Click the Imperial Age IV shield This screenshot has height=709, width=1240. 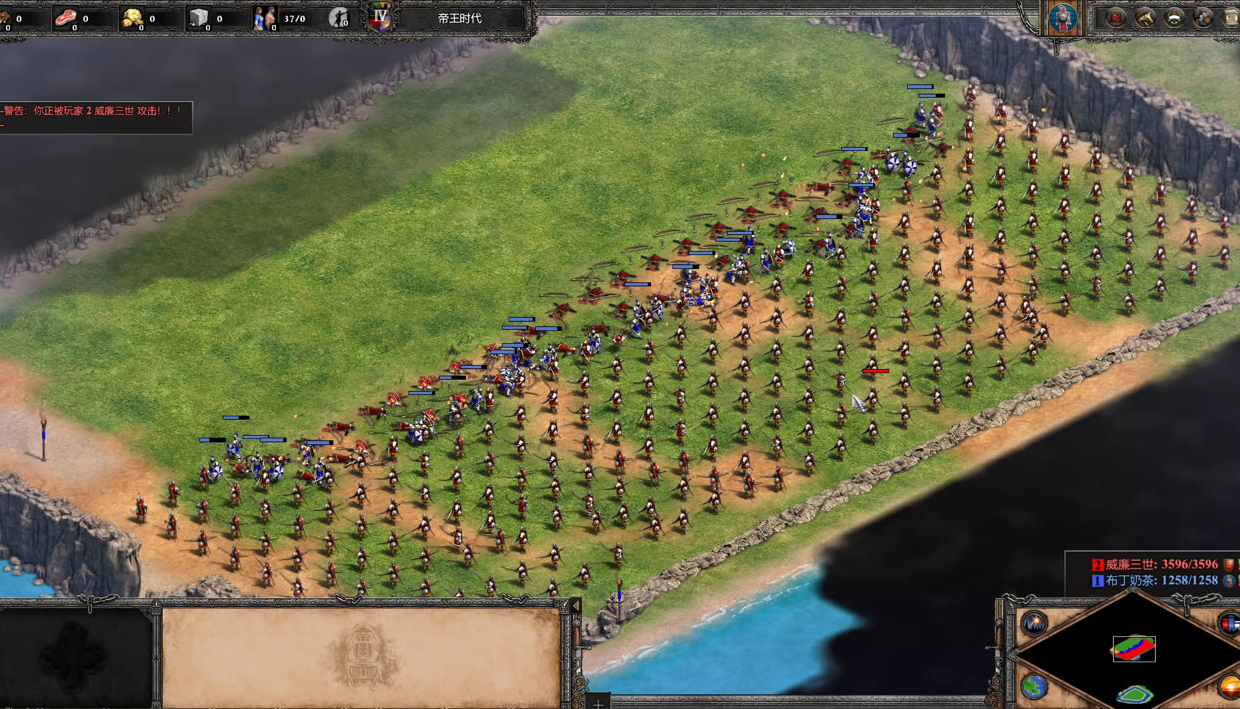[380, 17]
